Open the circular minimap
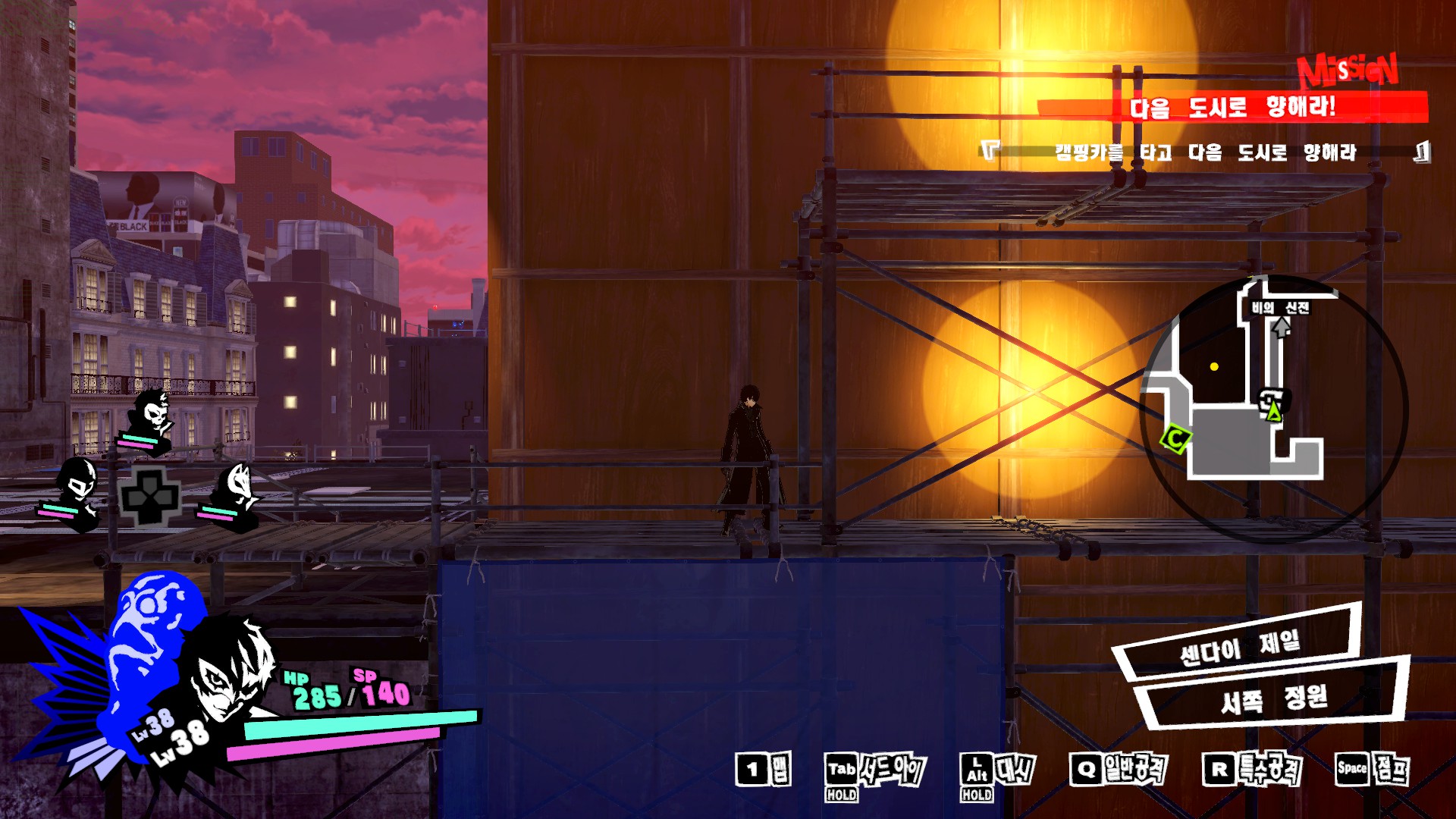 1272,409
